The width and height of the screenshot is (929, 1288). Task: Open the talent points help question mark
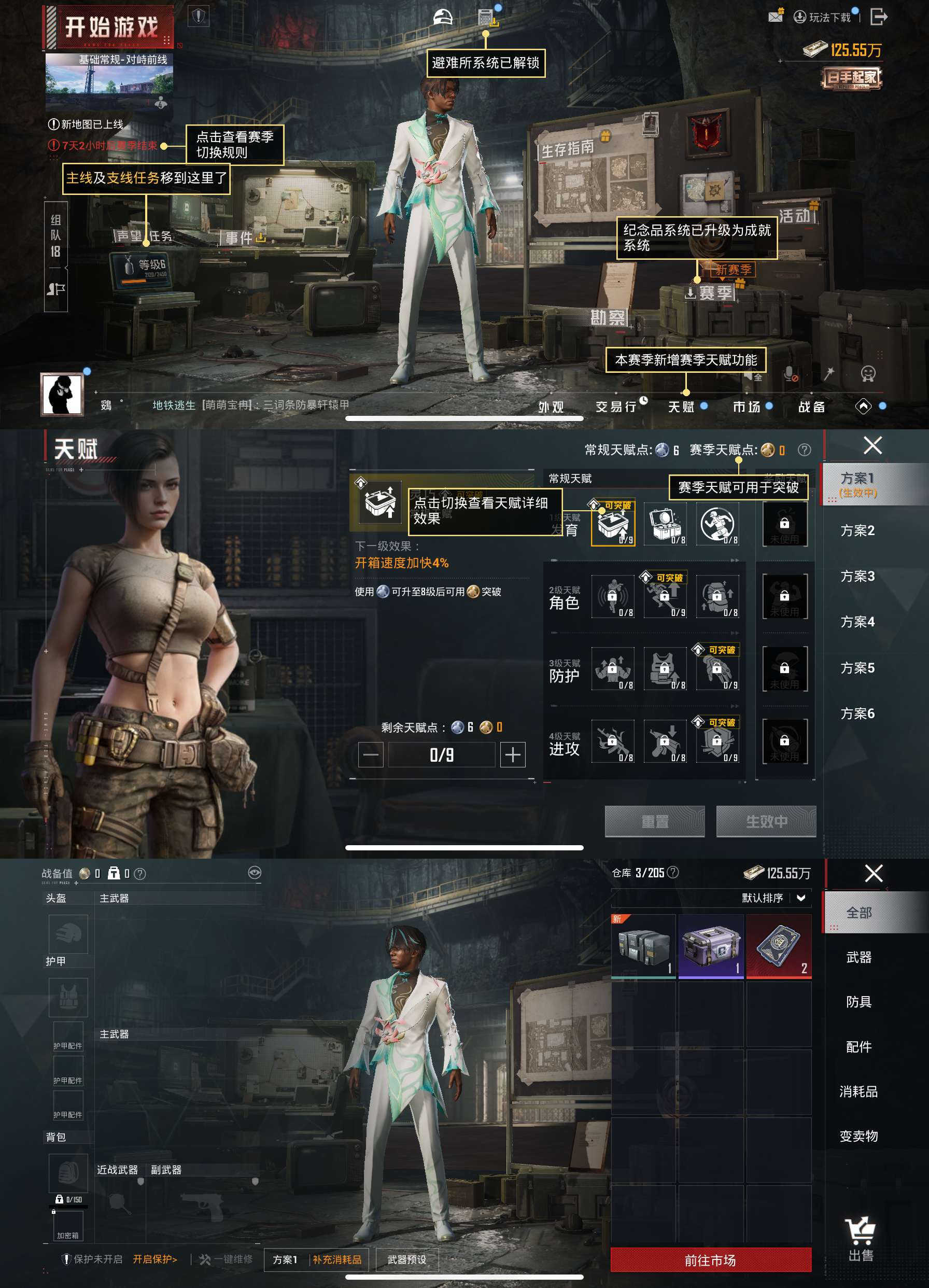pyautogui.click(x=804, y=450)
